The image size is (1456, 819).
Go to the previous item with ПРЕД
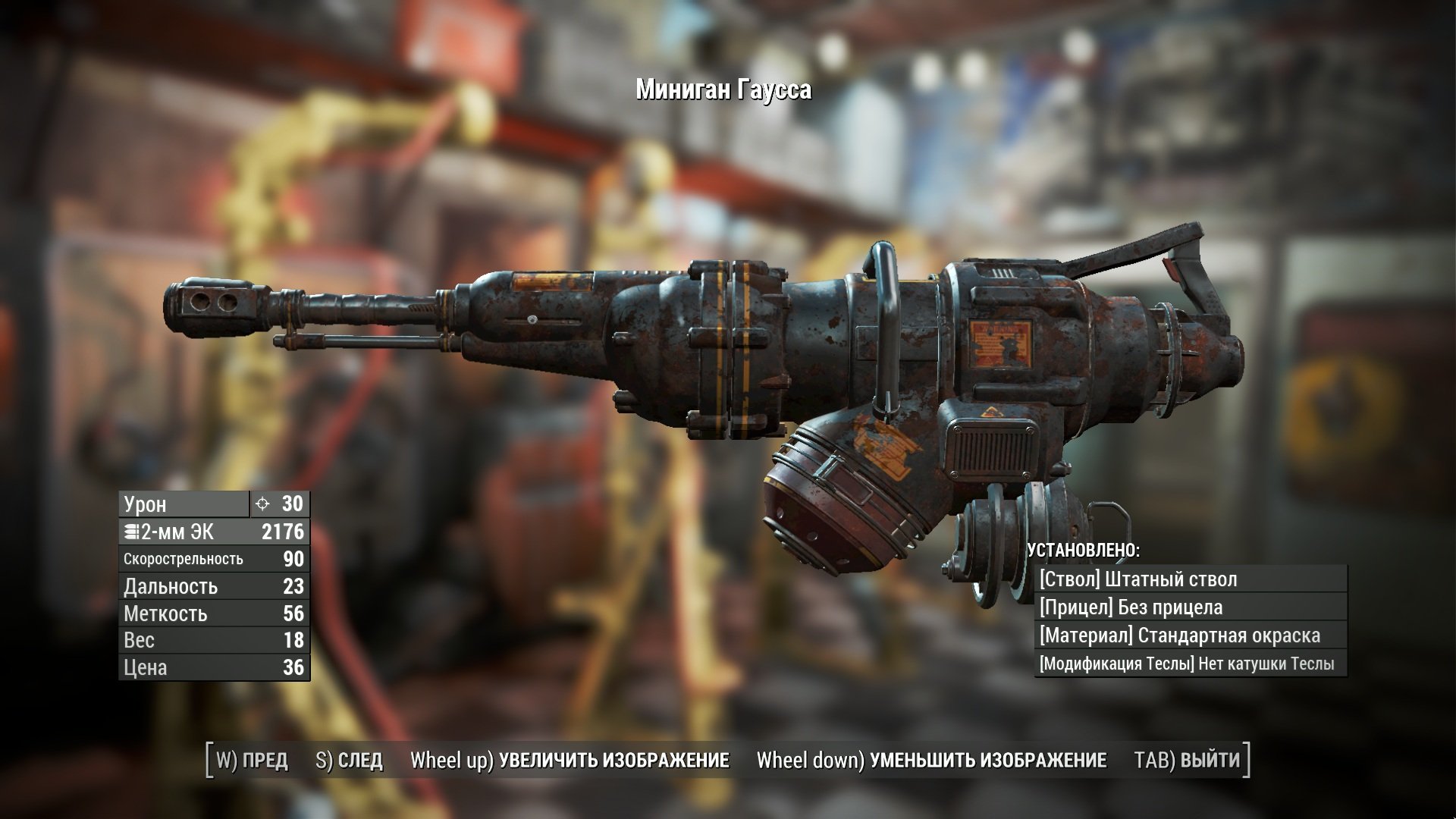click(252, 761)
